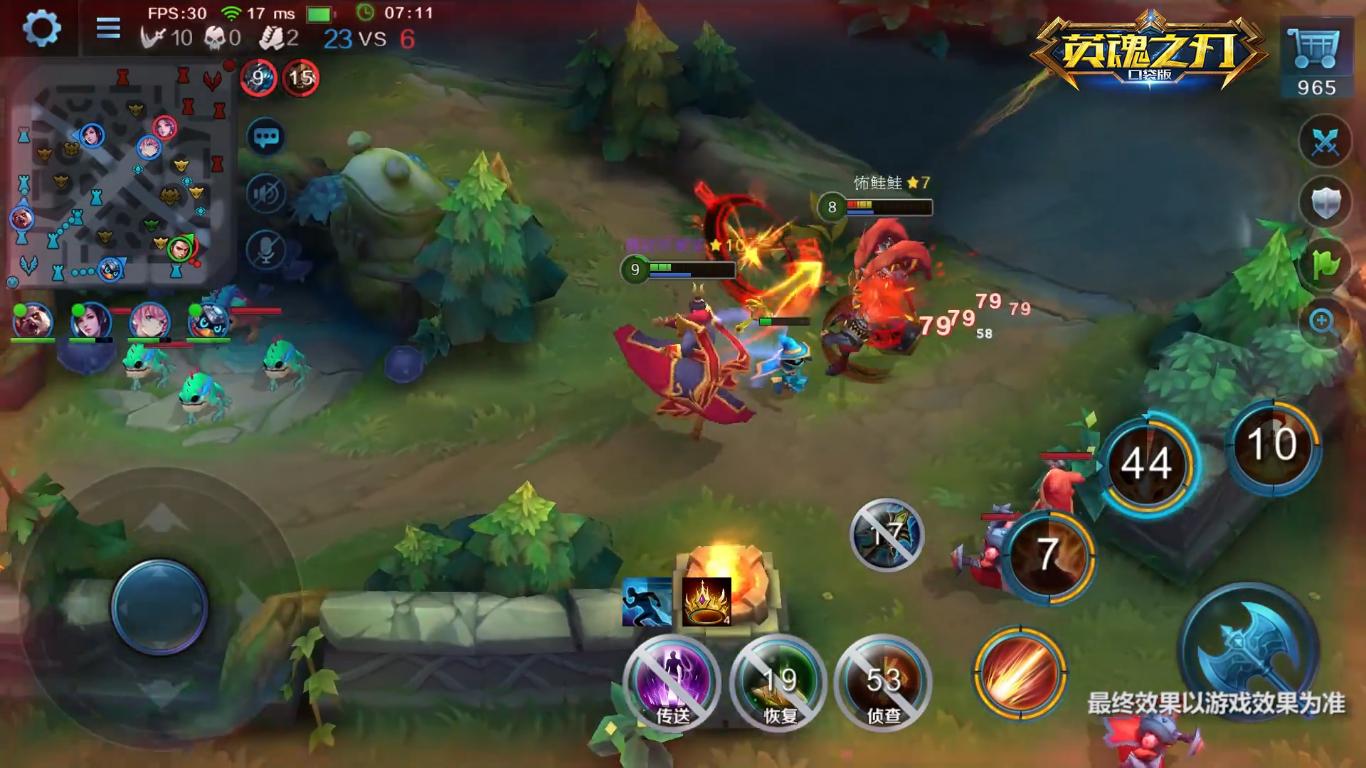Tap the virtual joystick knob
Image resolution: width=1366 pixels, height=768 pixels.
[x=160, y=607]
